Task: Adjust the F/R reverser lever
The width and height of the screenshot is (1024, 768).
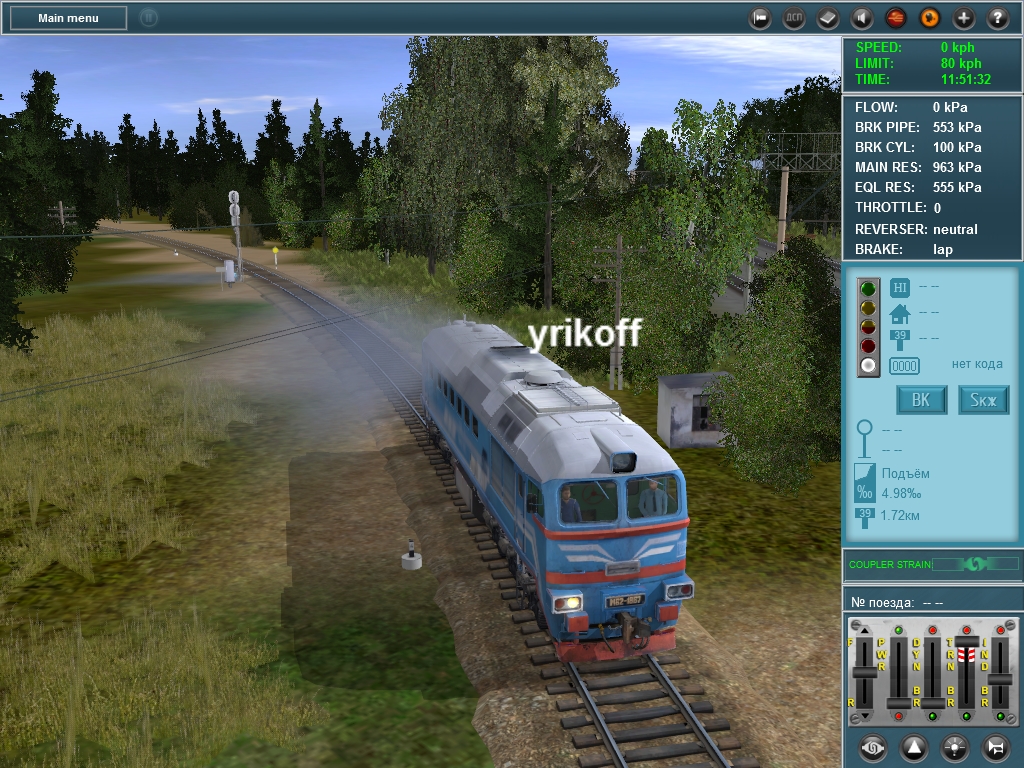Action: [x=864, y=672]
